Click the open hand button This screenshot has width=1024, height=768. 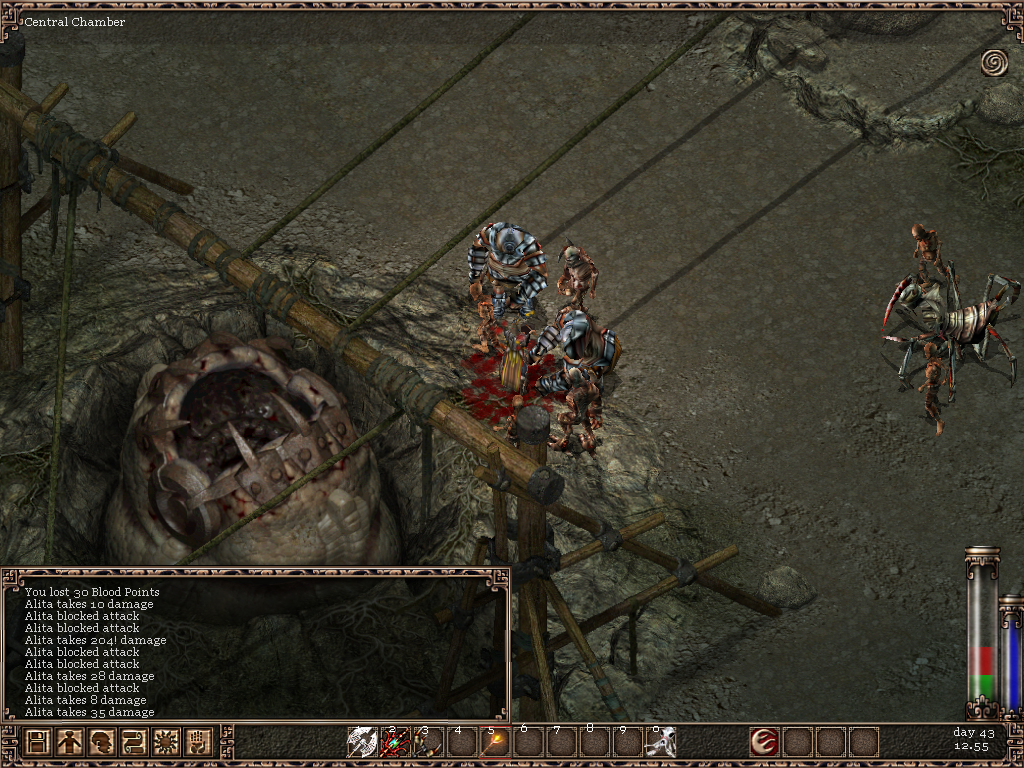click(198, 742)
